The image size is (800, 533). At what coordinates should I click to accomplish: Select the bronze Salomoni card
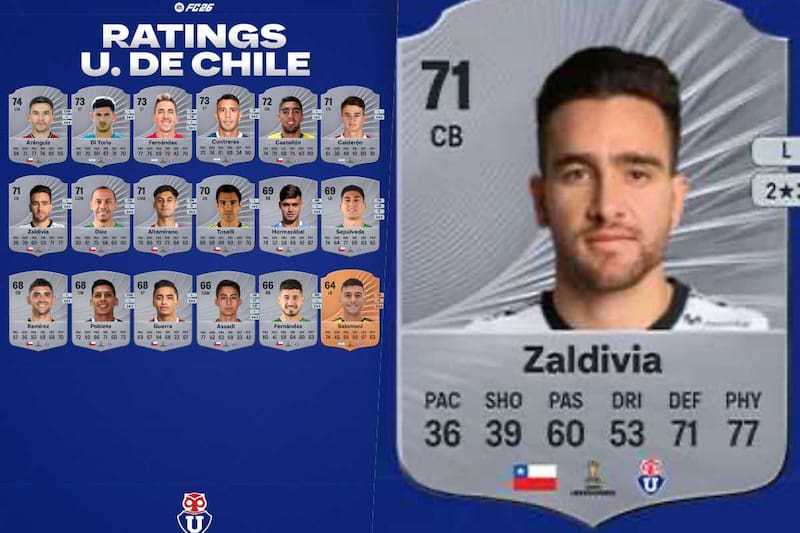(351, 310)
